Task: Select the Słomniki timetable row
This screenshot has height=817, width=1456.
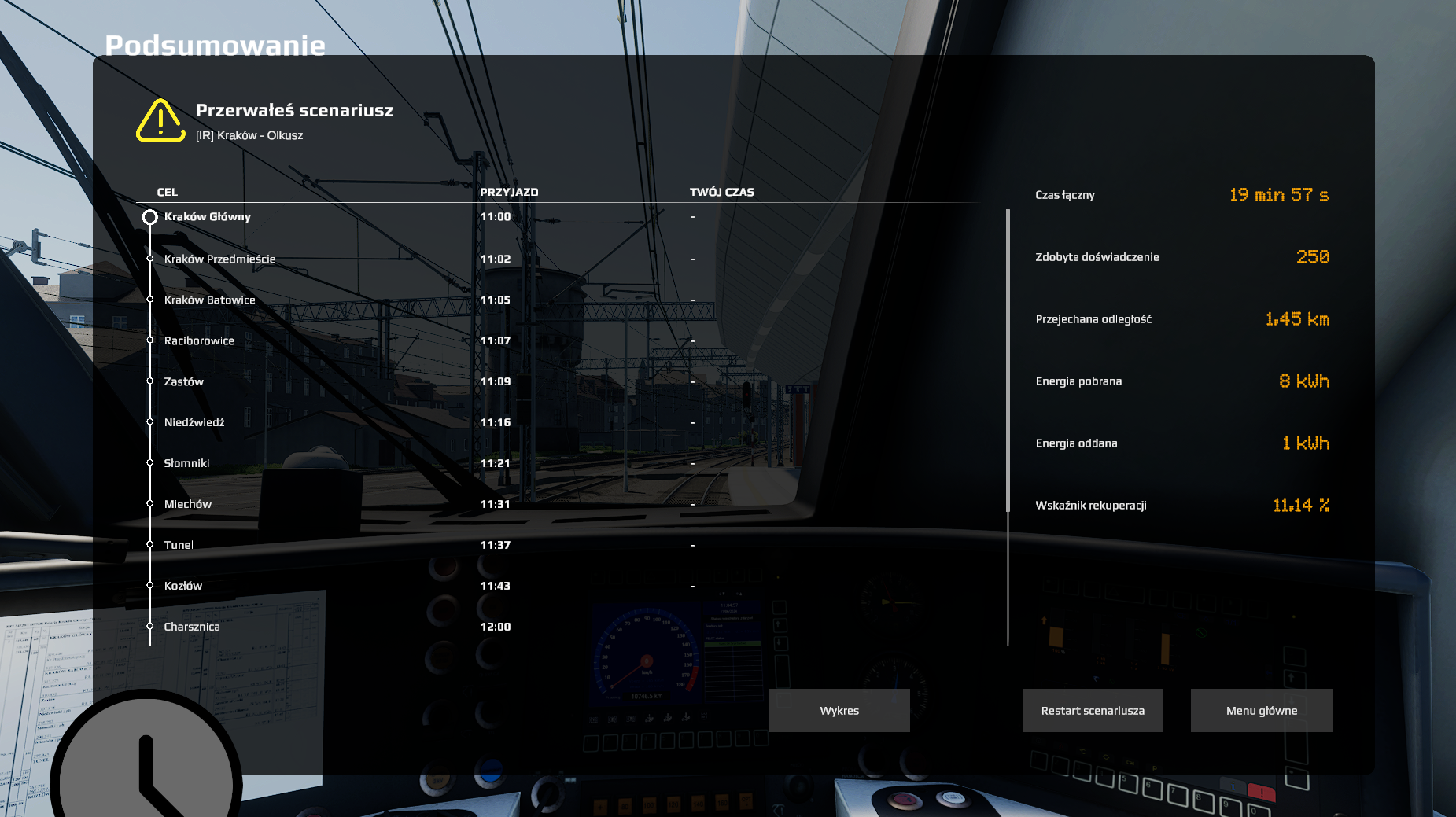Action: click(186, 464)
